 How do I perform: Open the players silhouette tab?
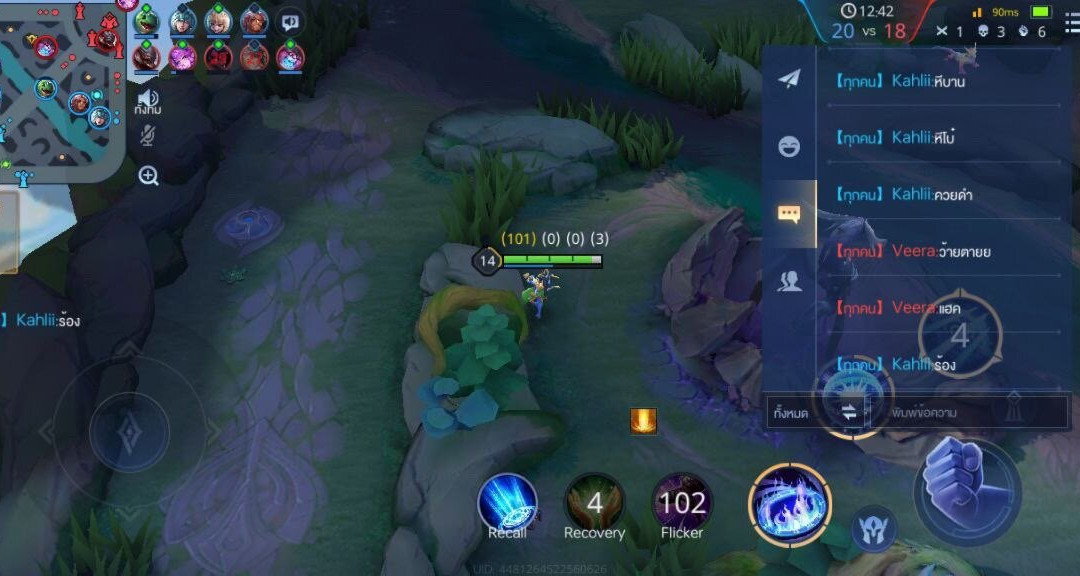(x=789, y=282)
